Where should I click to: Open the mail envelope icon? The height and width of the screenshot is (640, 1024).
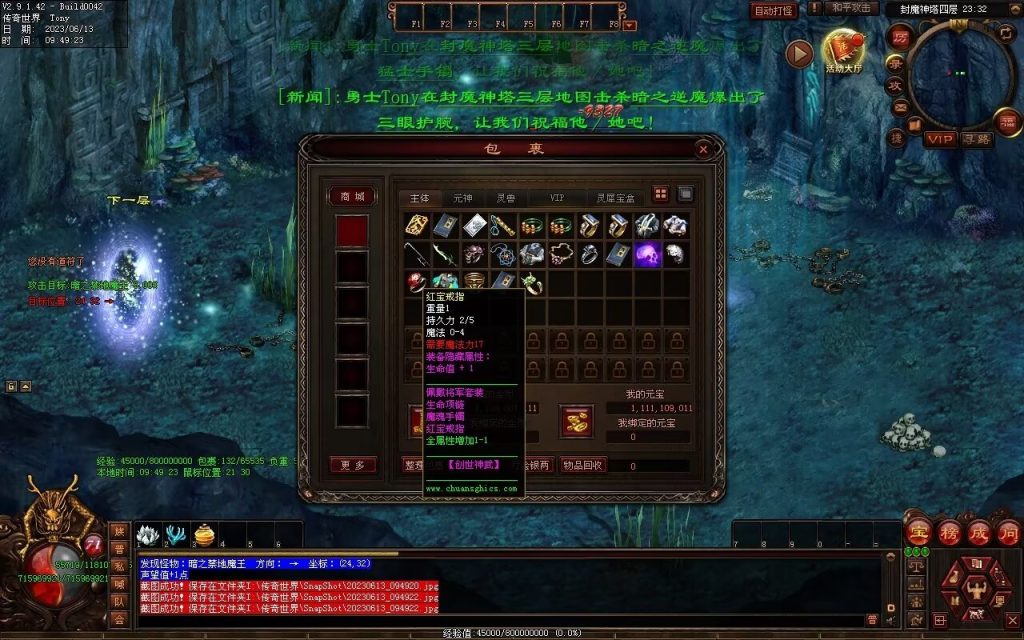[900, 108]
